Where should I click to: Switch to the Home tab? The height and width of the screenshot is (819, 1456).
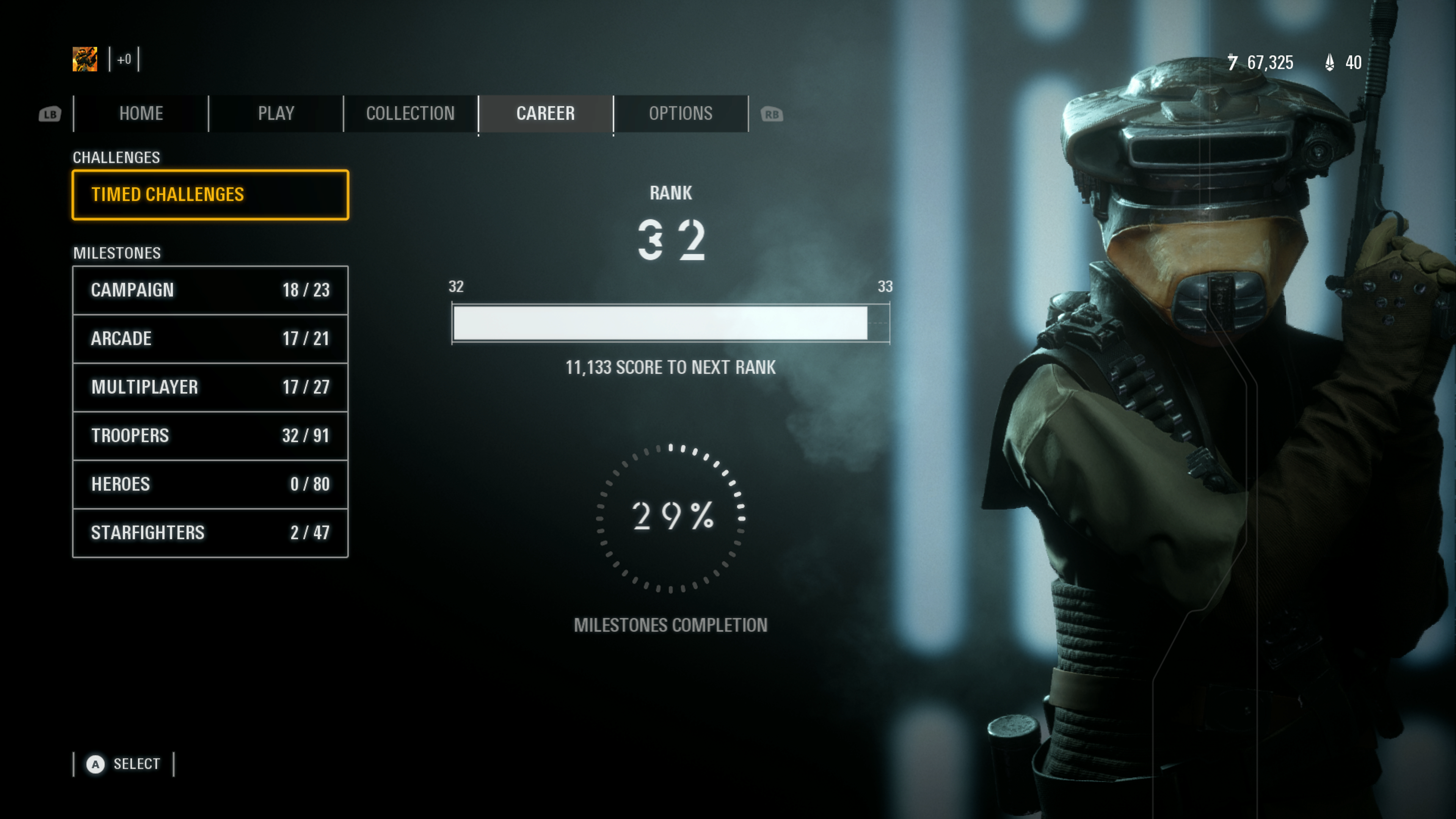click(141, 114)
